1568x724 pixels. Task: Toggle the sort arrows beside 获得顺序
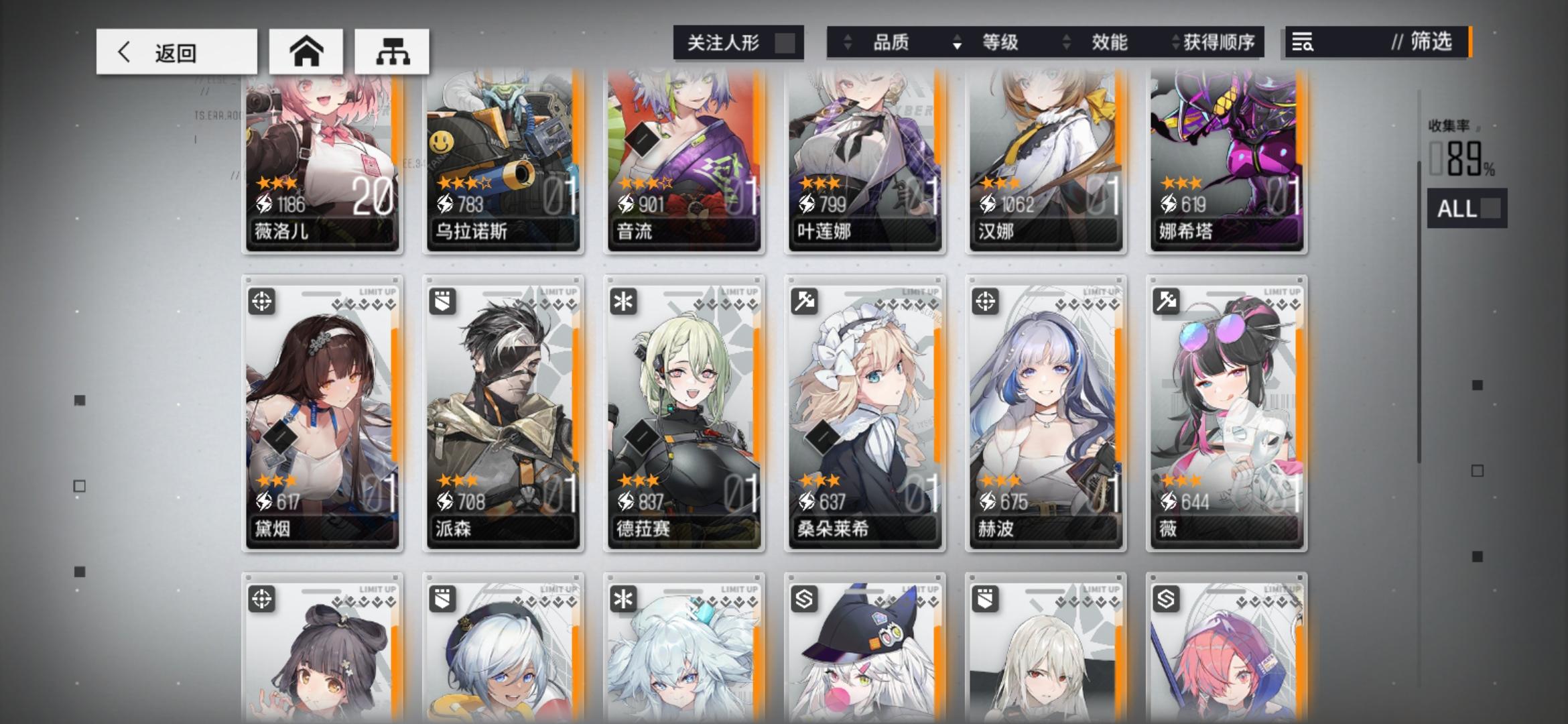click(1175, 42)
